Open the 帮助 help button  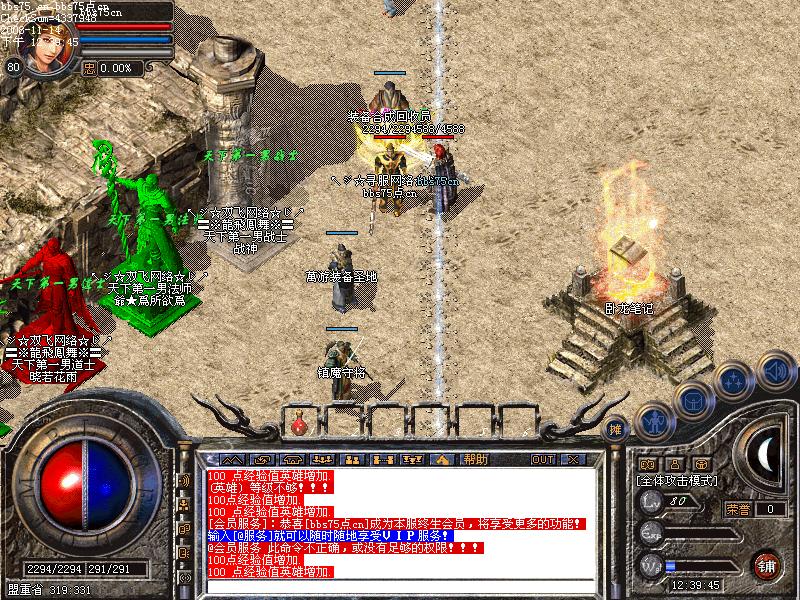pos(475,459)
